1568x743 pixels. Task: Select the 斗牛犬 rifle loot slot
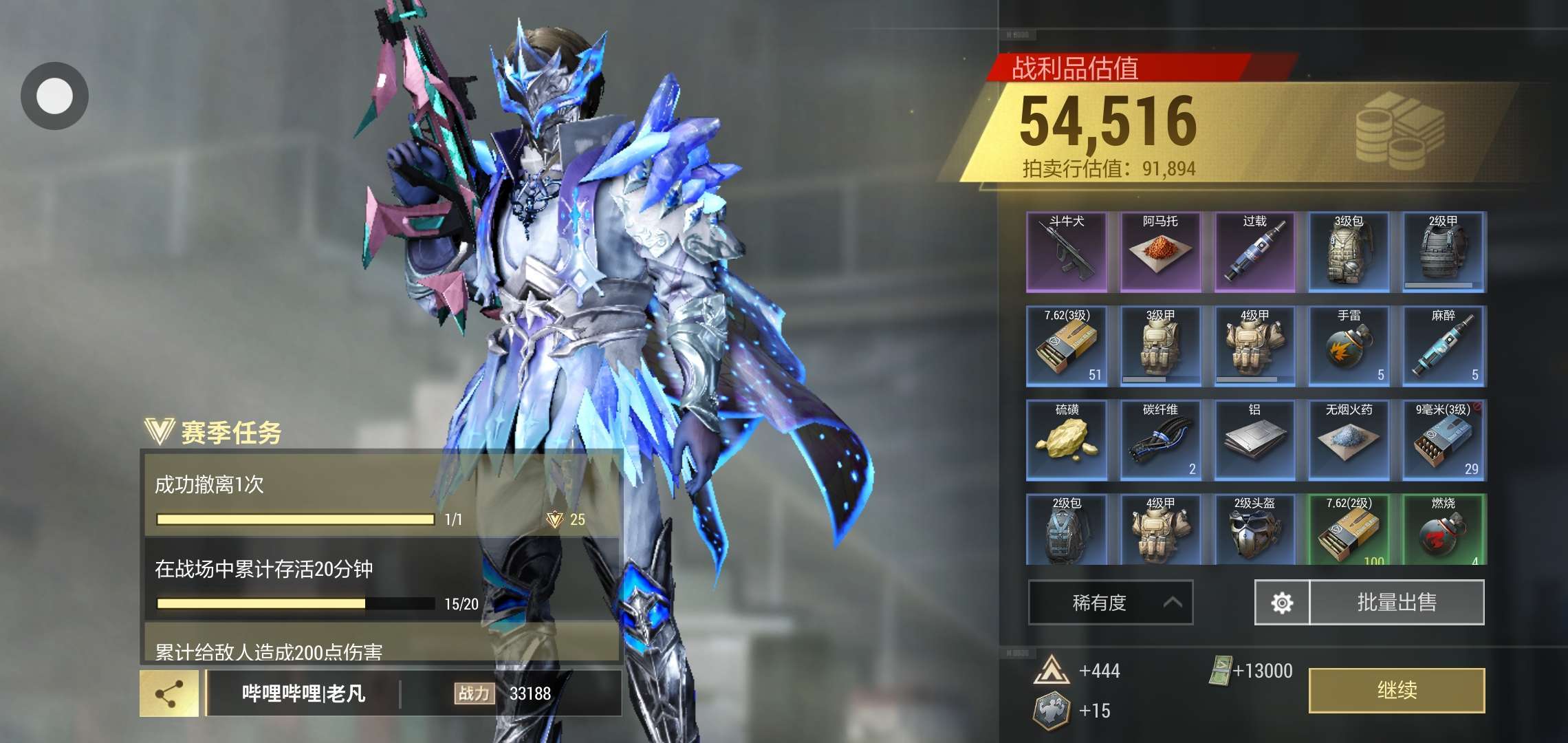pyautogui.click(x=1067, y=252)
